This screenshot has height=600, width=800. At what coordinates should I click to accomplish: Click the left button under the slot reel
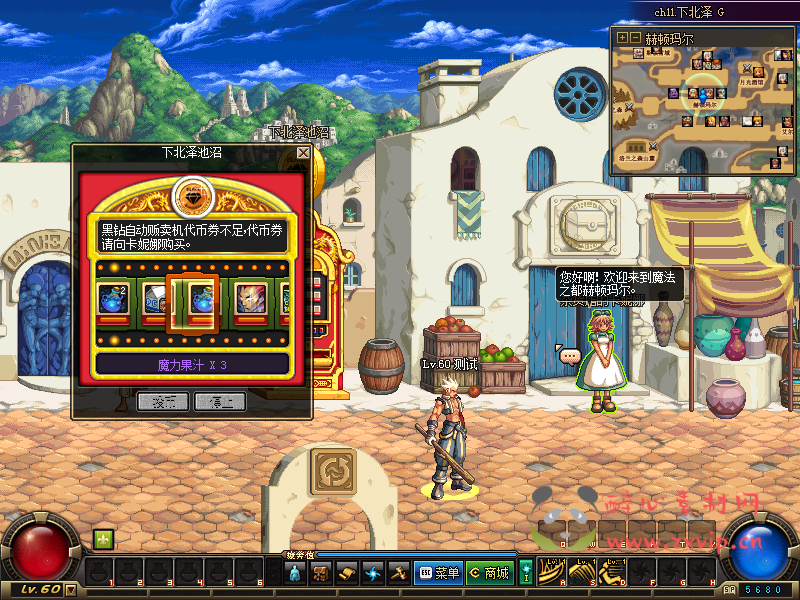[163, 402]
